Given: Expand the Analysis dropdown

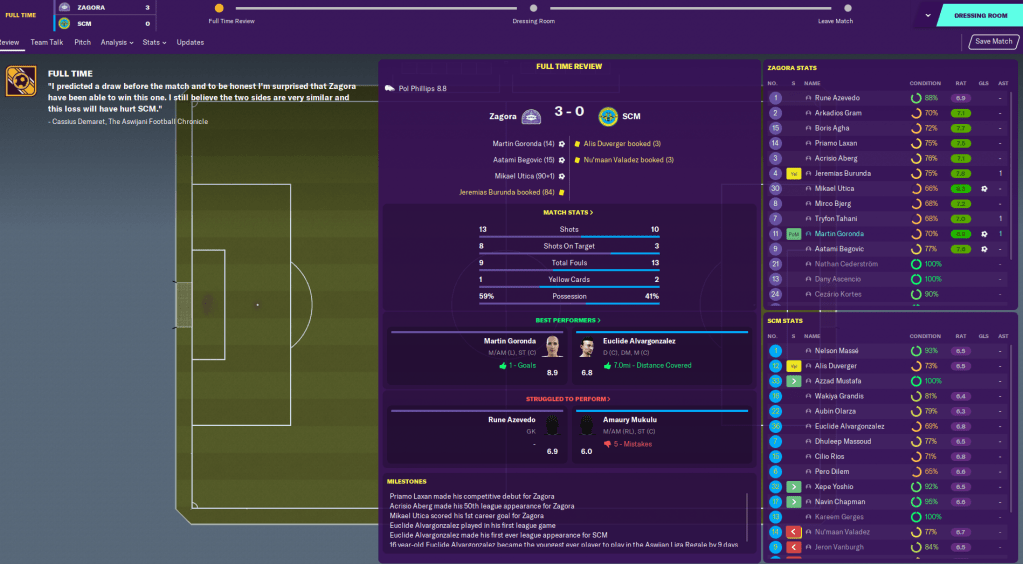Looking at the screenshot, I should tap(118, 42).
